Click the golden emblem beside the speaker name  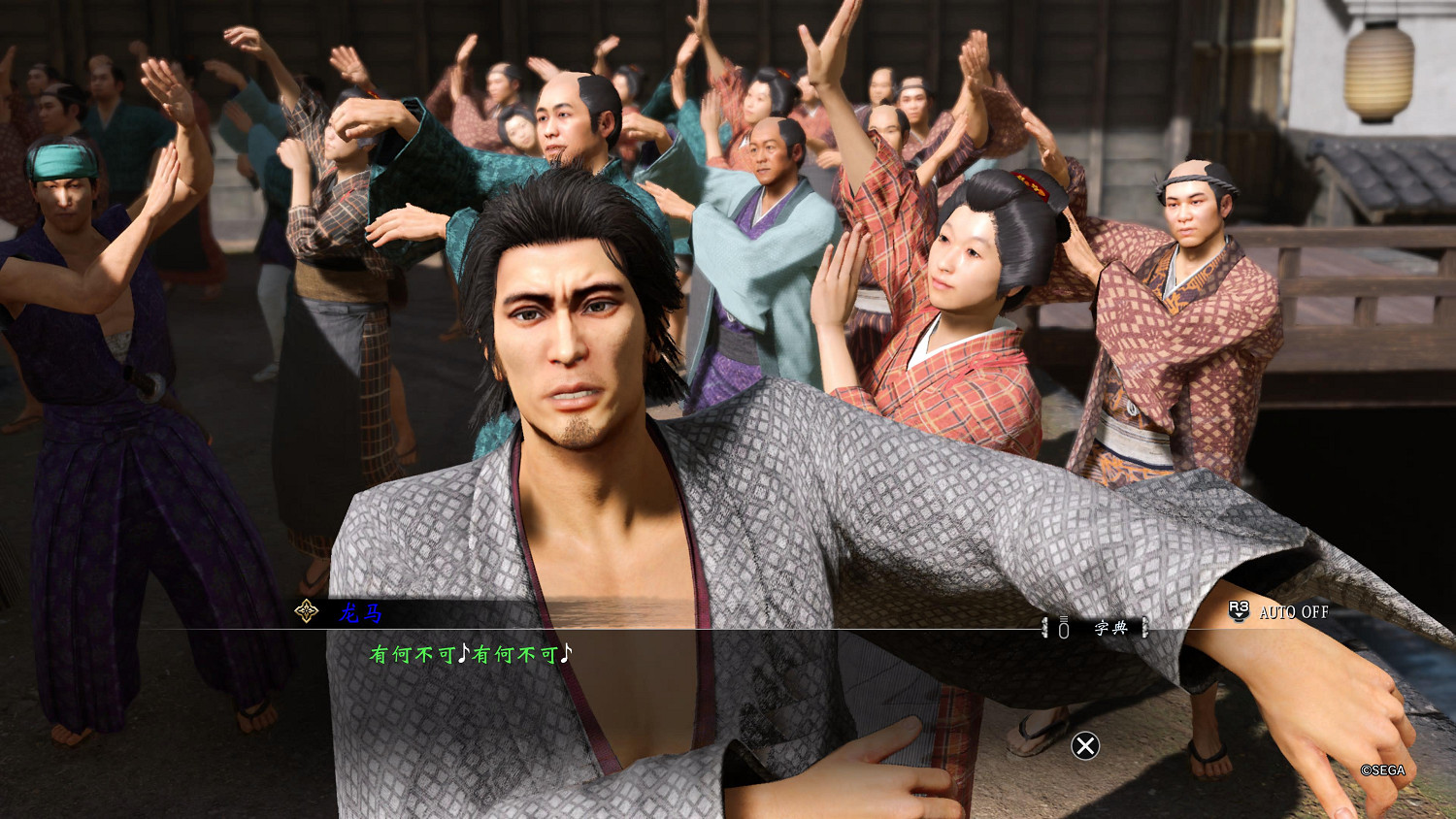tap(306, 611)
